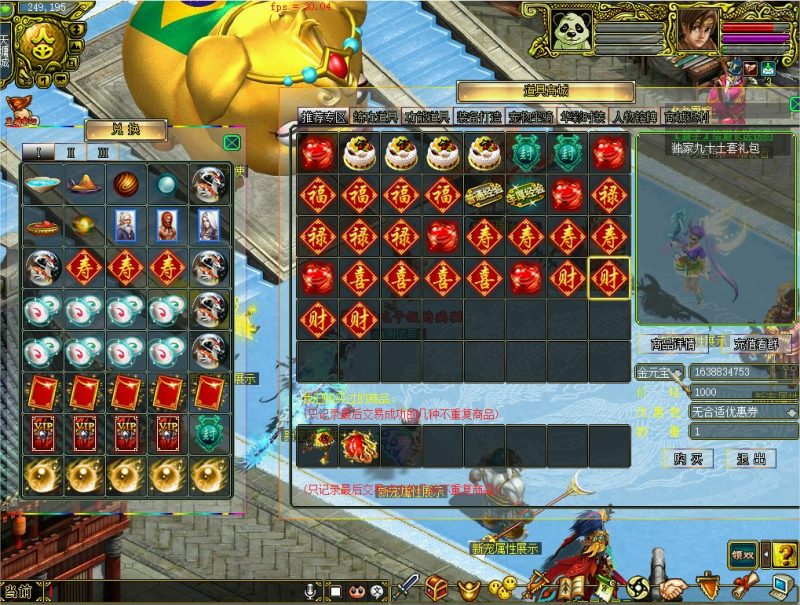Open the 金元宝 currency dropdown
800x605 pixels.
tap(677, 372)
